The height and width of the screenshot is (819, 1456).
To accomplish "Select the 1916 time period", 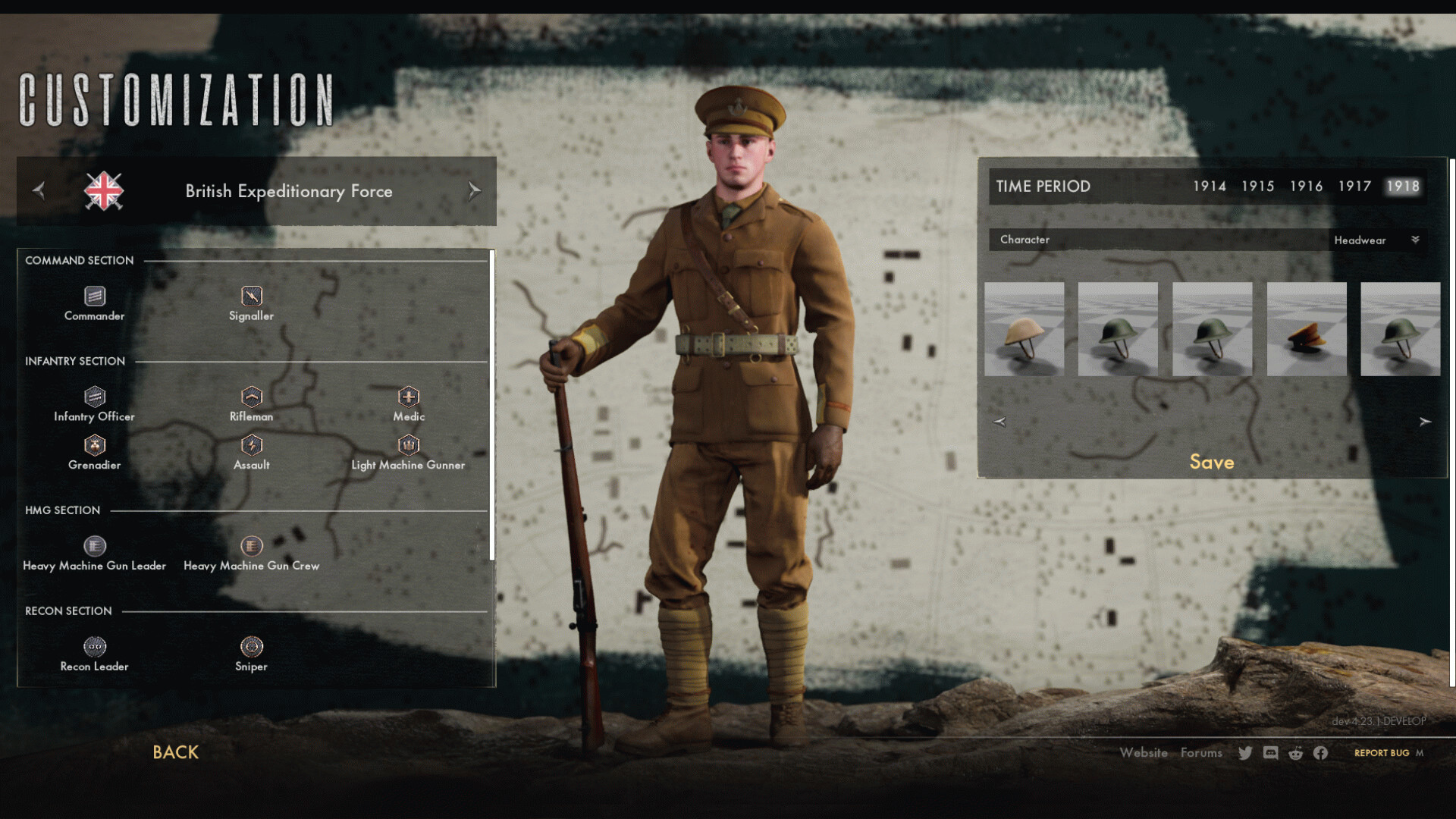I will pyautogui.click(x=1306, y=187).
